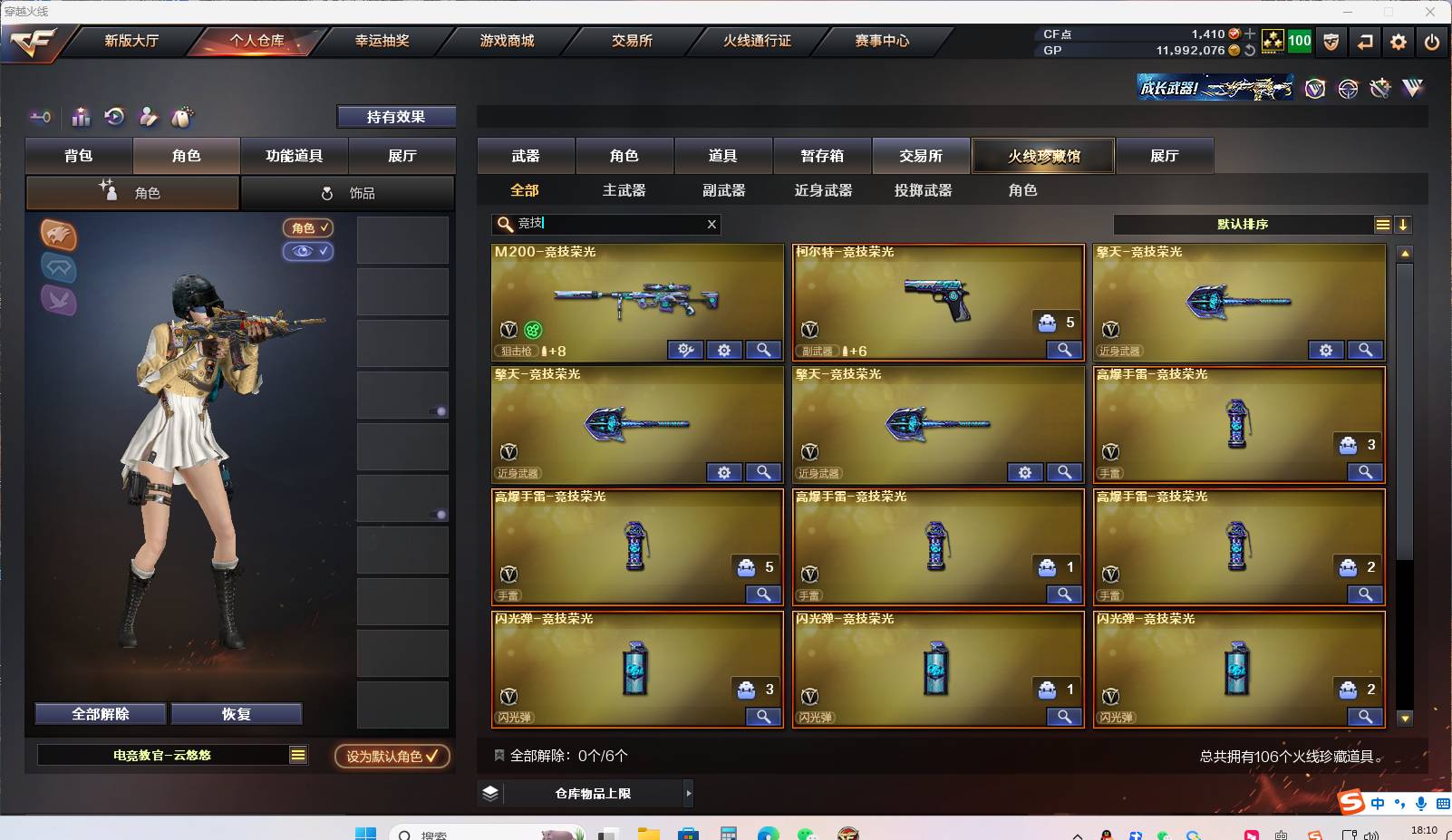This screenshot has height=840, width=1452.
Task: Open the 幸运抽奖 menu in the top bar
Action: [x=382, y=41]
